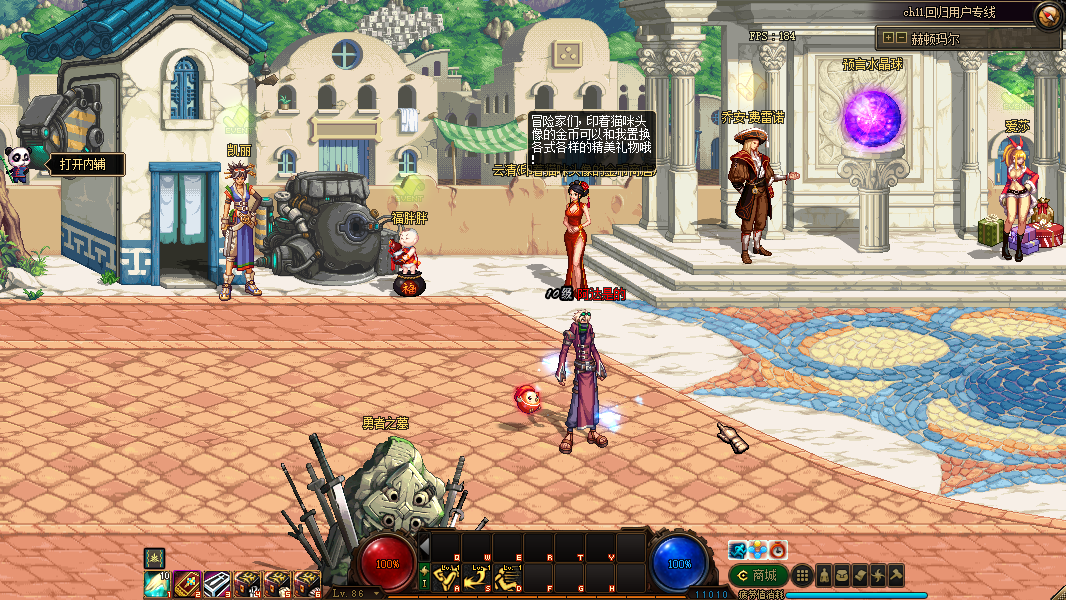1066x600 pixels.
Task: Open the inventory bag icon
Action: [842, 575]
